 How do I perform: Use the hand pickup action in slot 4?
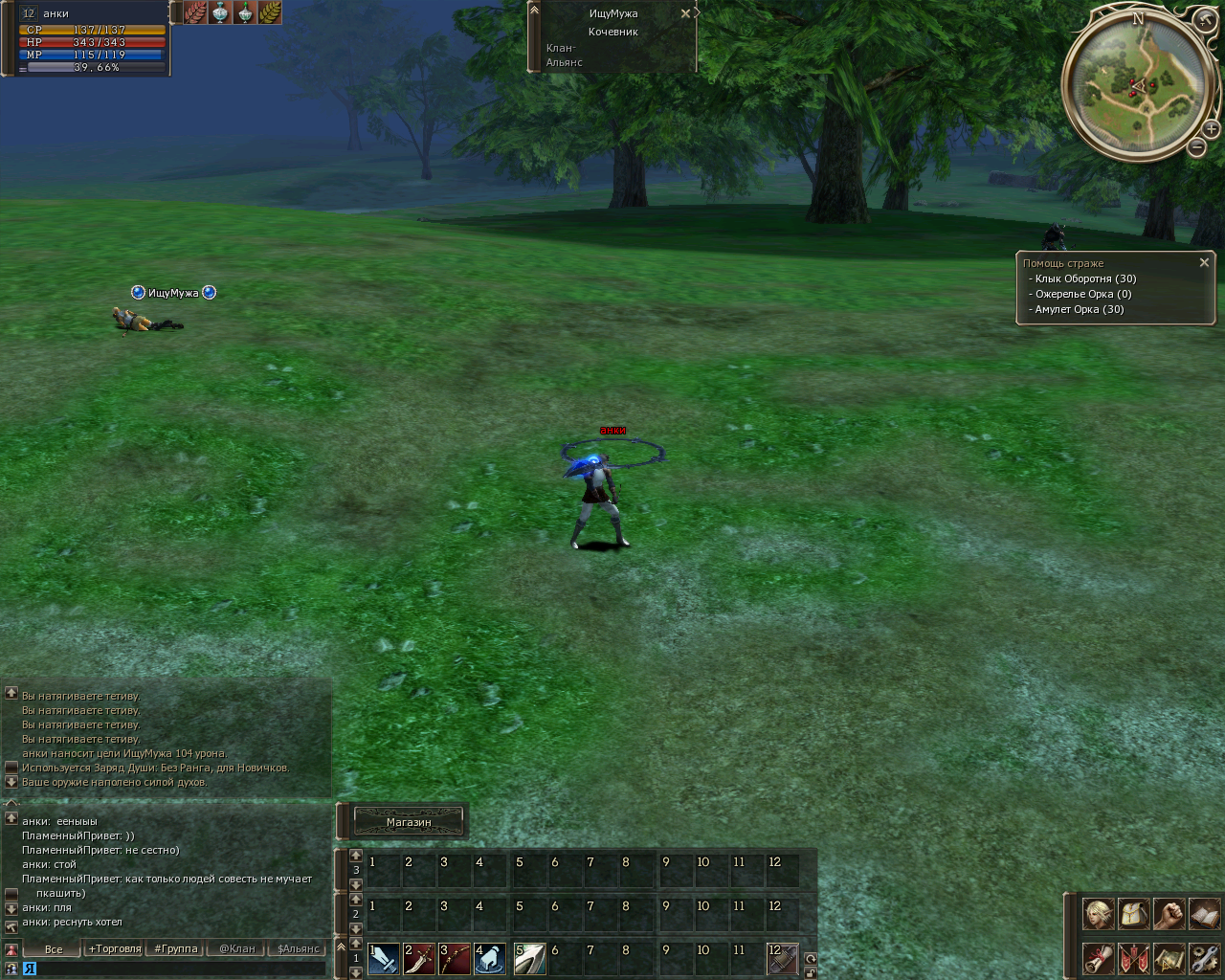tap(490, 958)
